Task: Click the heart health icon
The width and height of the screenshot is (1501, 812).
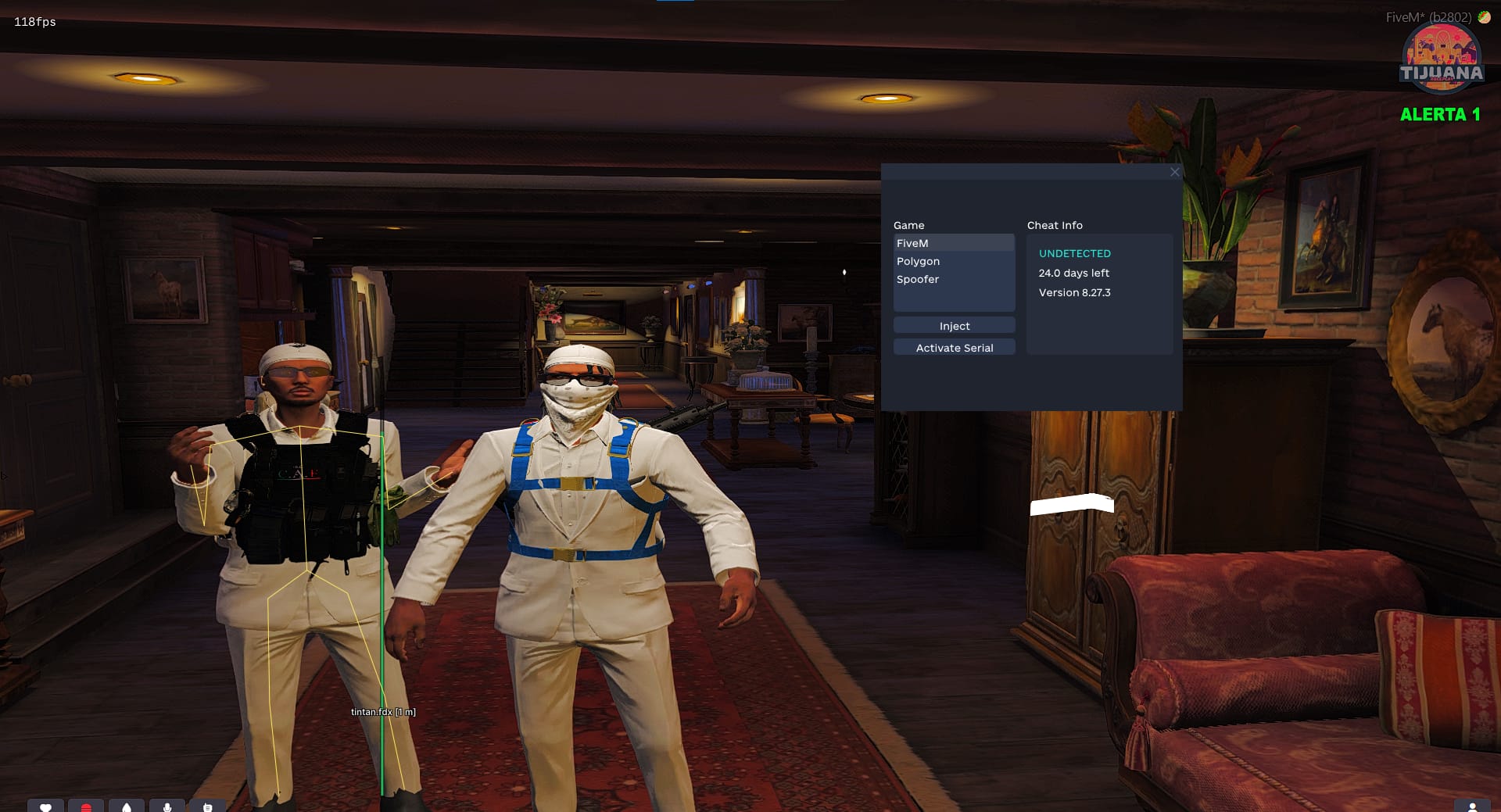Action: coord(46,807)
